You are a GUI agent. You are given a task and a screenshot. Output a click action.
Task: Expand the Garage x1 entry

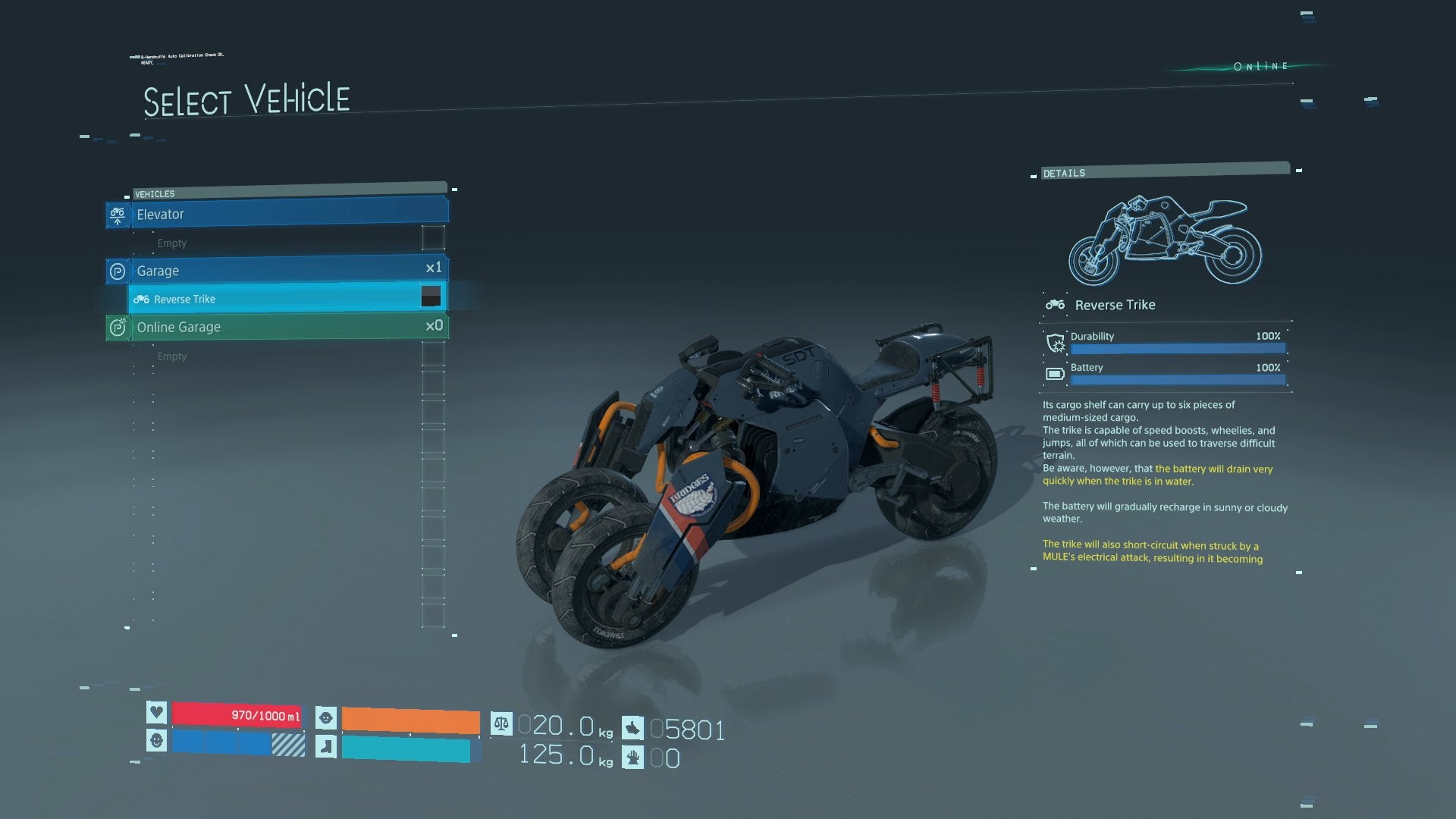[281, 271]
